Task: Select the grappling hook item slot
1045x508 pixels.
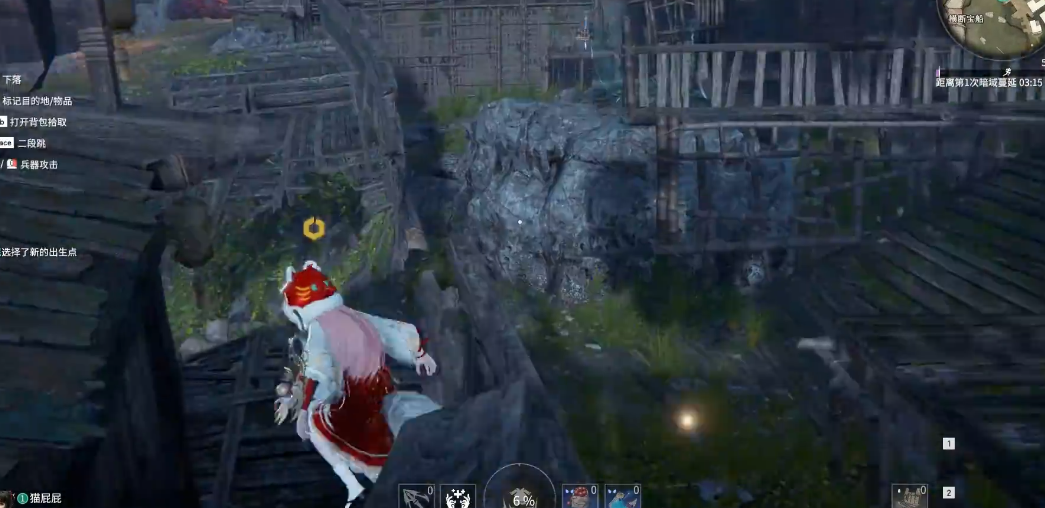Action: 415,496
